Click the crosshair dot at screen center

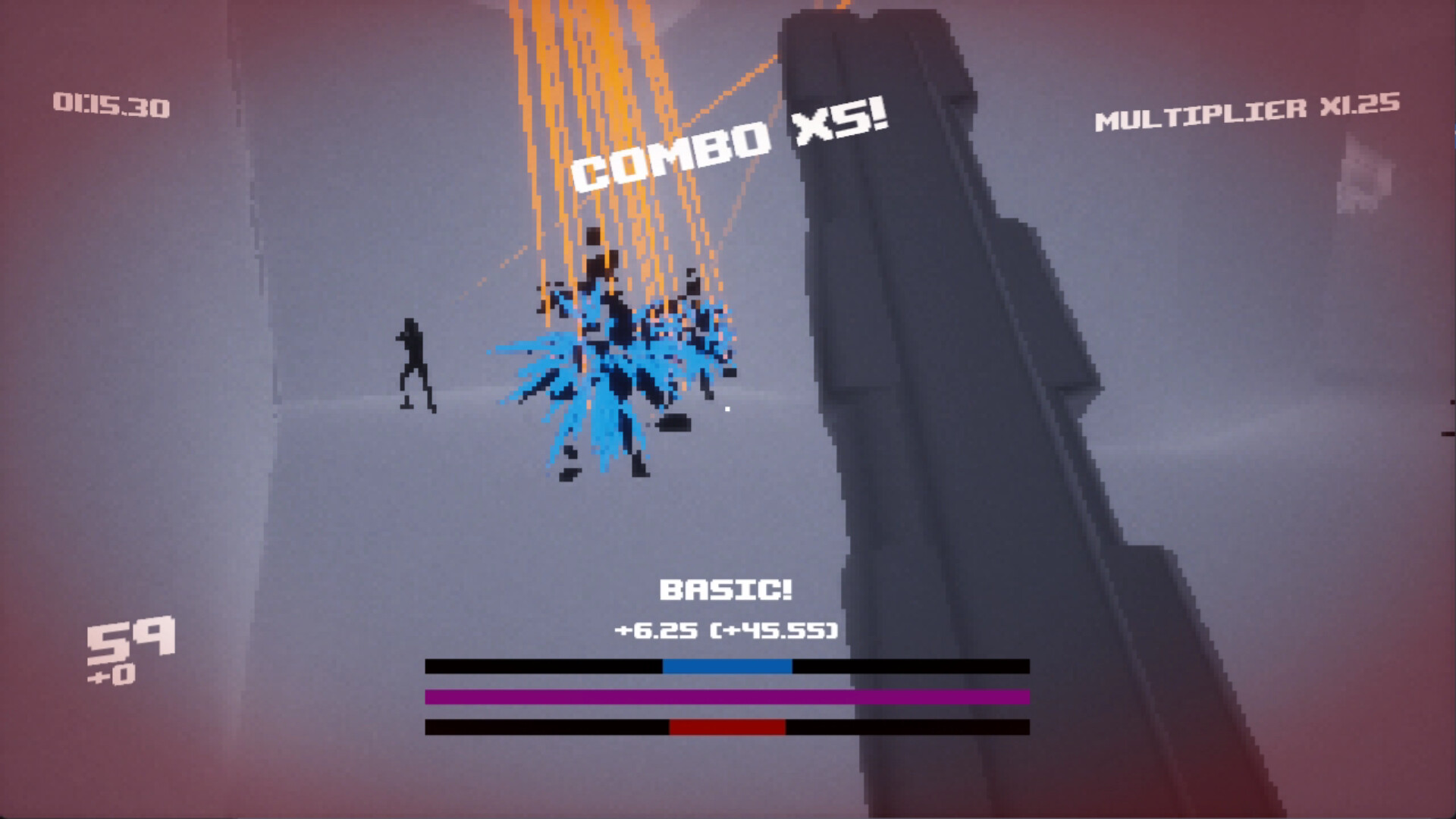pos(727,409)
